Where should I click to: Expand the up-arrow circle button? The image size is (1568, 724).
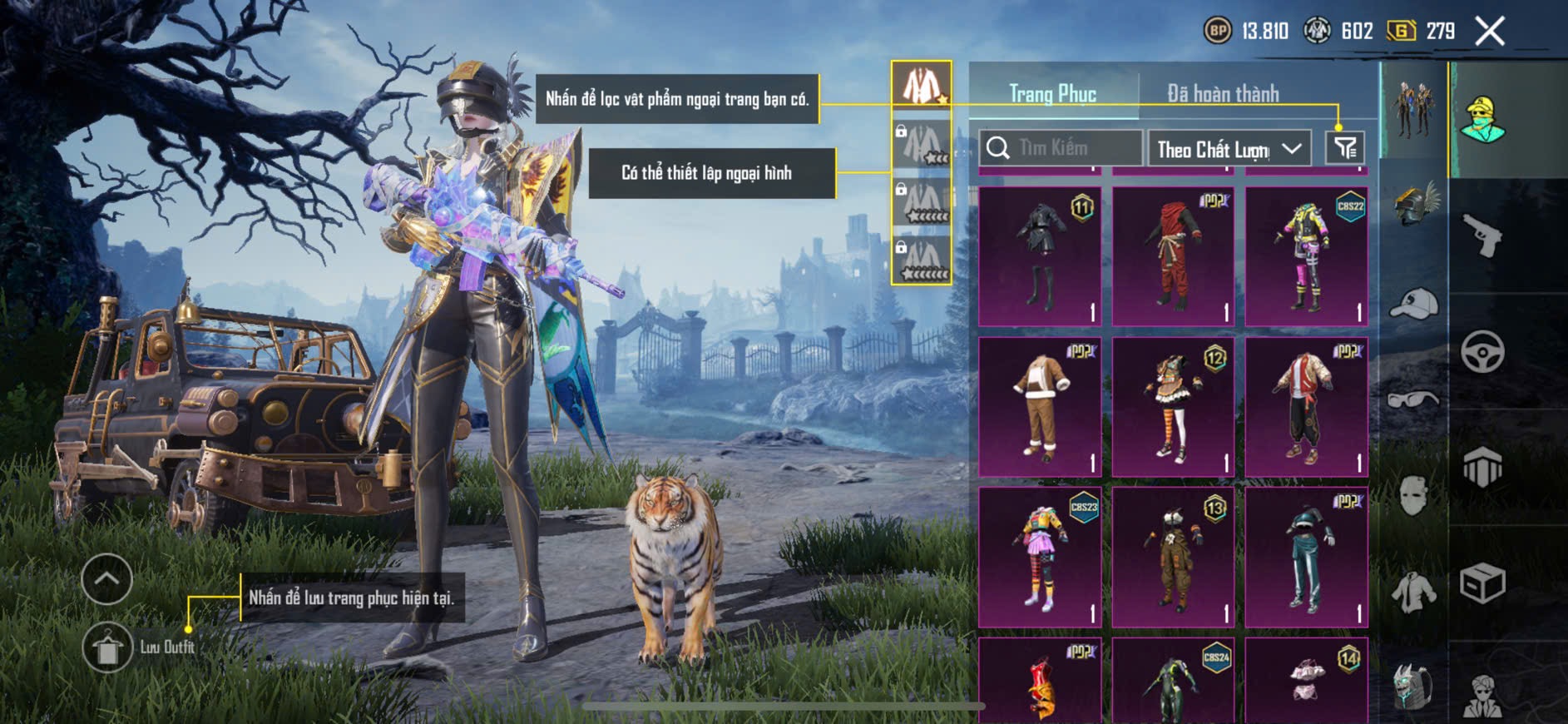point(107,578)
